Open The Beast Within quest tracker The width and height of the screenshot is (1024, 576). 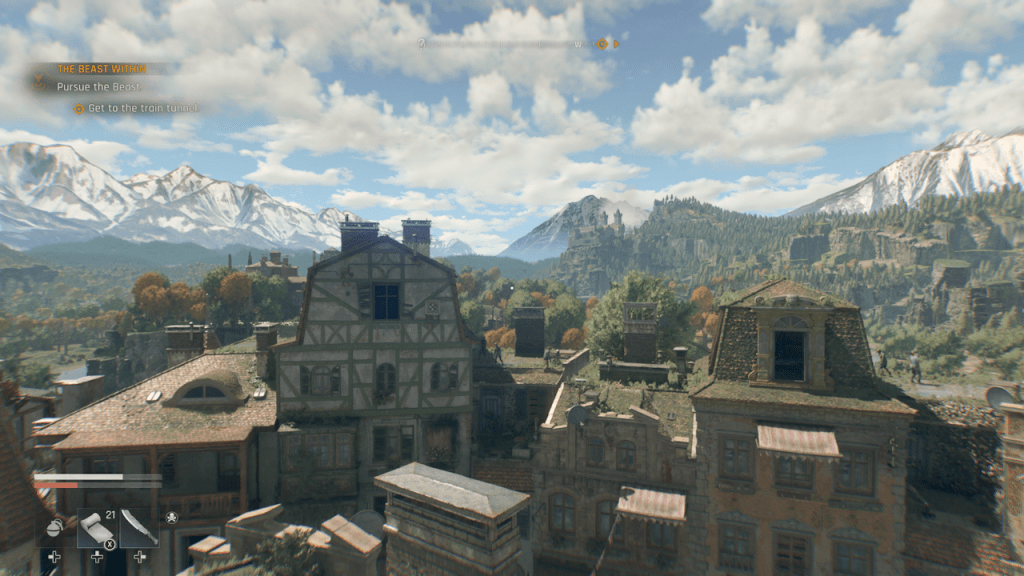102,69
